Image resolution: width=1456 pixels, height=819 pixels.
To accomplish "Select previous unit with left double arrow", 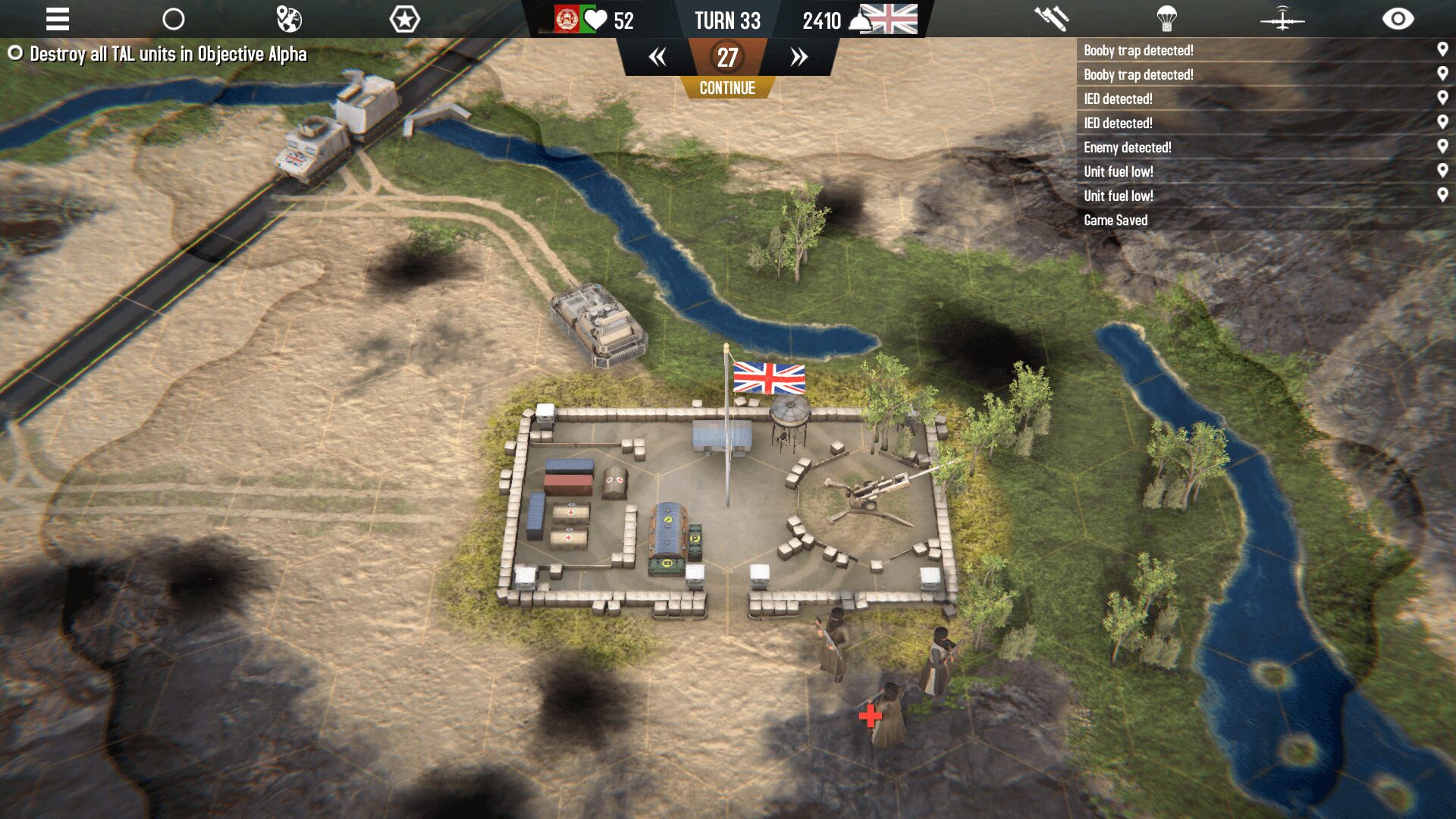I will pos(657,57).
